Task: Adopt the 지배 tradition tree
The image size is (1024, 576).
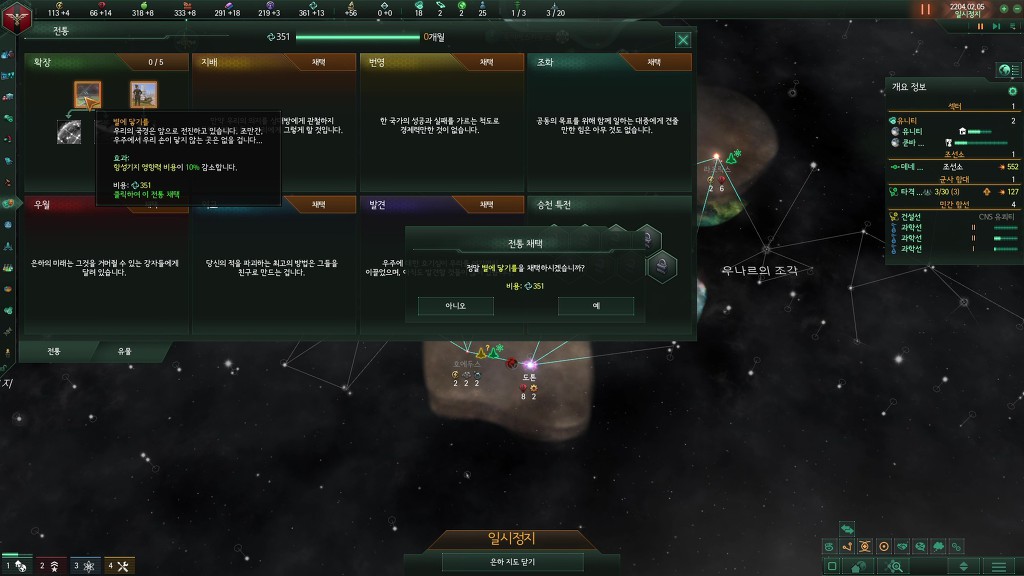Action: [318, 62]
